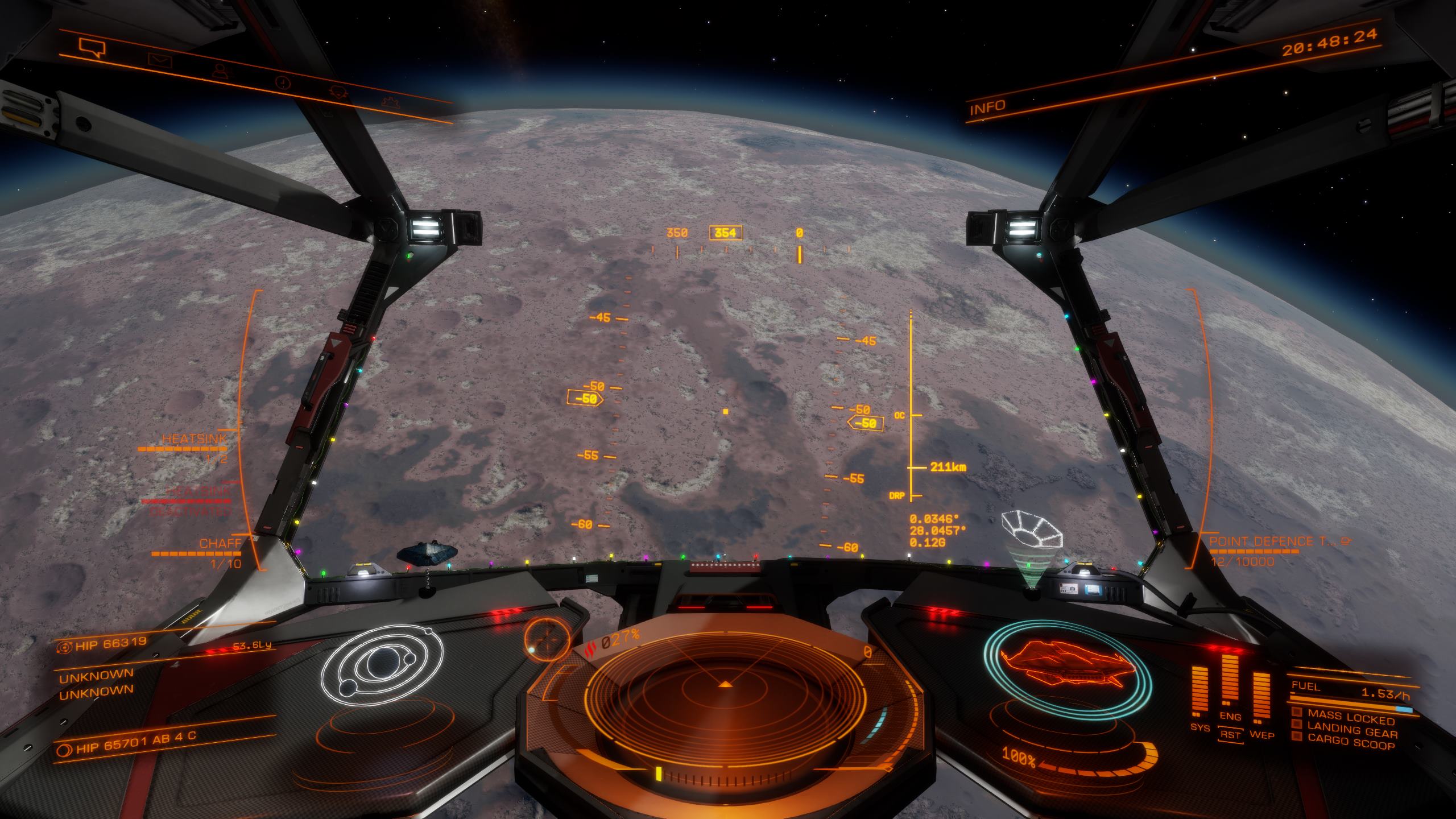
Task: Click the orbital system map hologram
Action: pos(380,667)
